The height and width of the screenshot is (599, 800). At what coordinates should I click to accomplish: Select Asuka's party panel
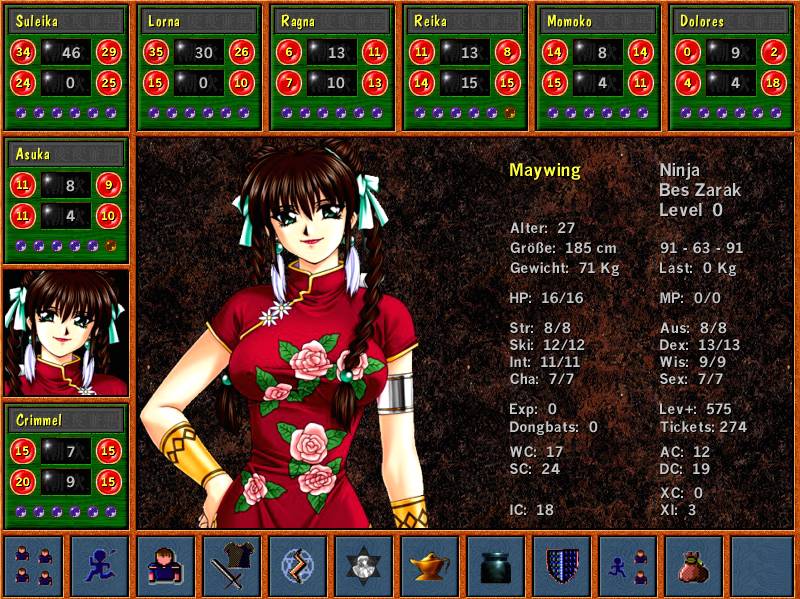point(67,200)
